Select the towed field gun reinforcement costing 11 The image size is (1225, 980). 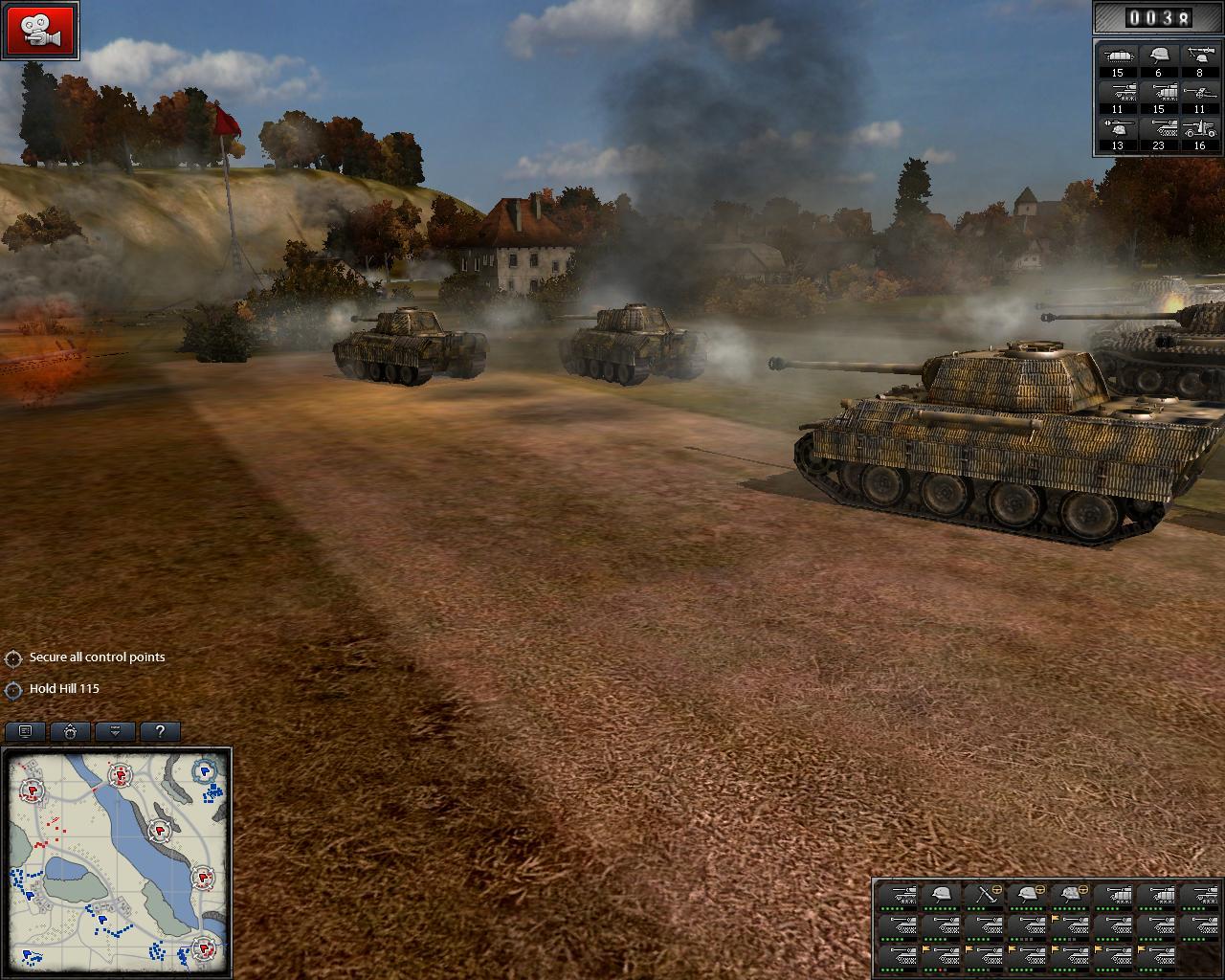(x=1198, y=94)
